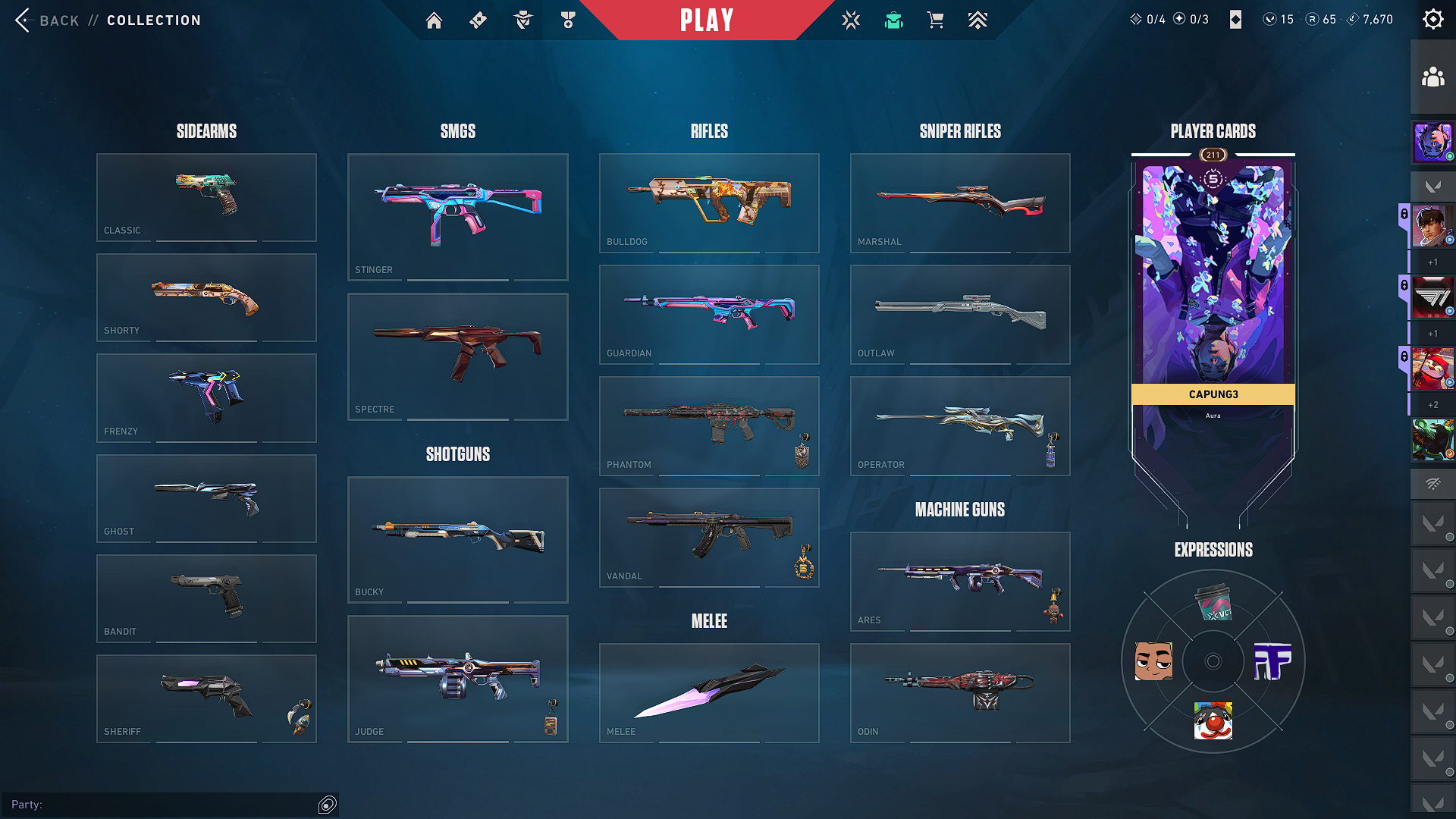Choose the Frenzy weapon slot
Viewport: 1456px width, 819px height.
click(x=206, y=398)
